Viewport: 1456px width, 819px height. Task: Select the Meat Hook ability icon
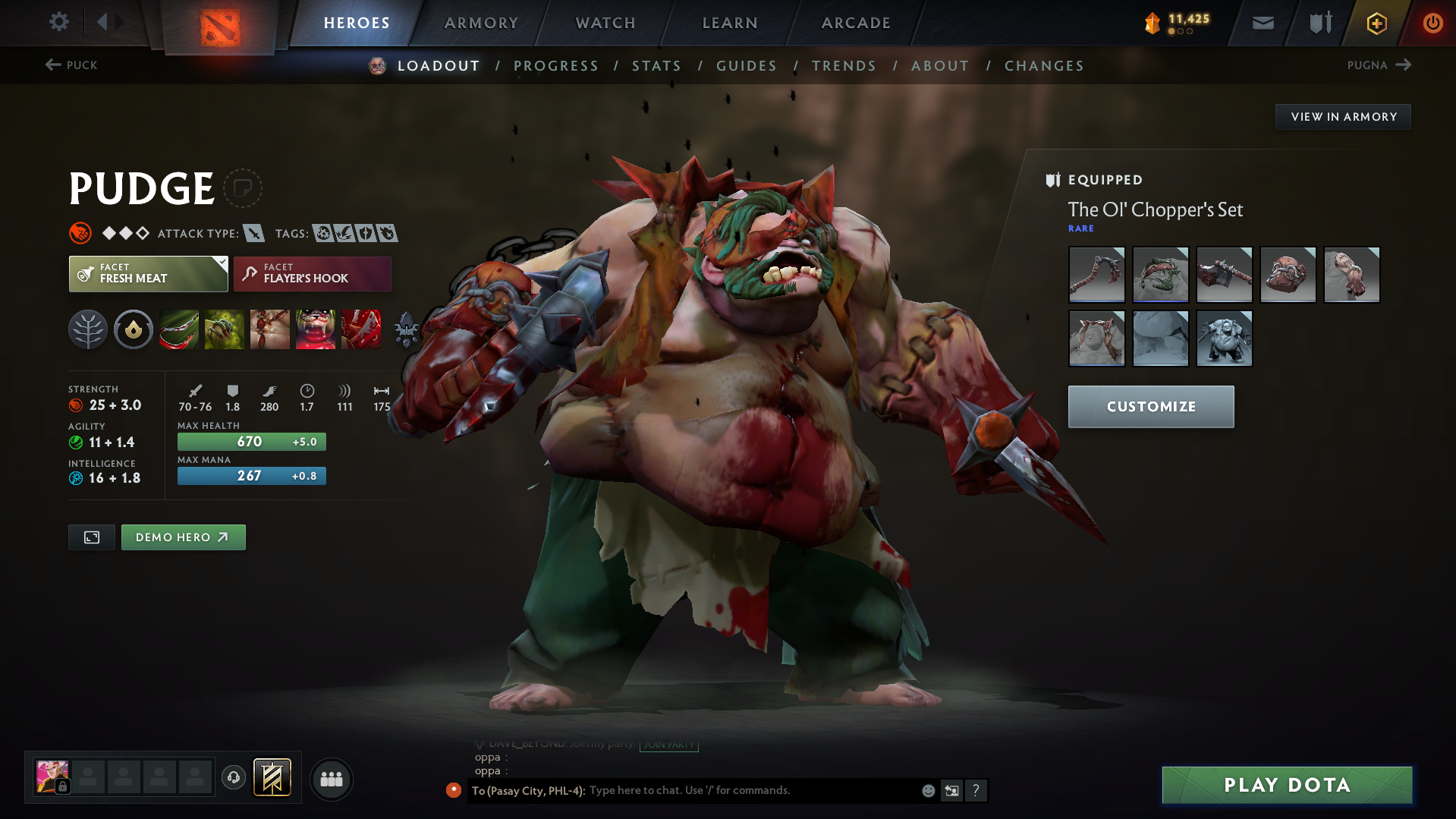179,329
